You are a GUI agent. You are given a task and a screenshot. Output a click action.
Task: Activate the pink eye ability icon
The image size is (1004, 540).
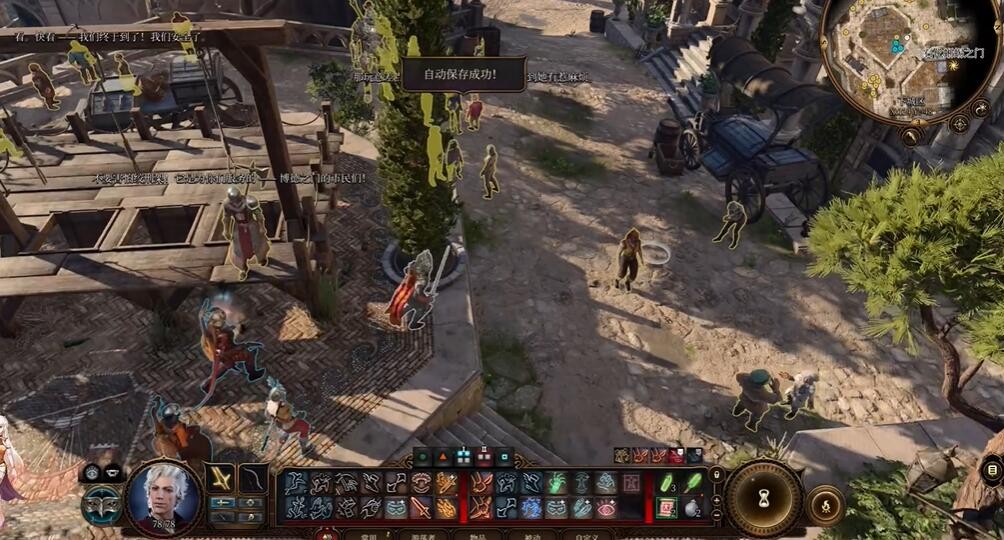coord(606,508)
